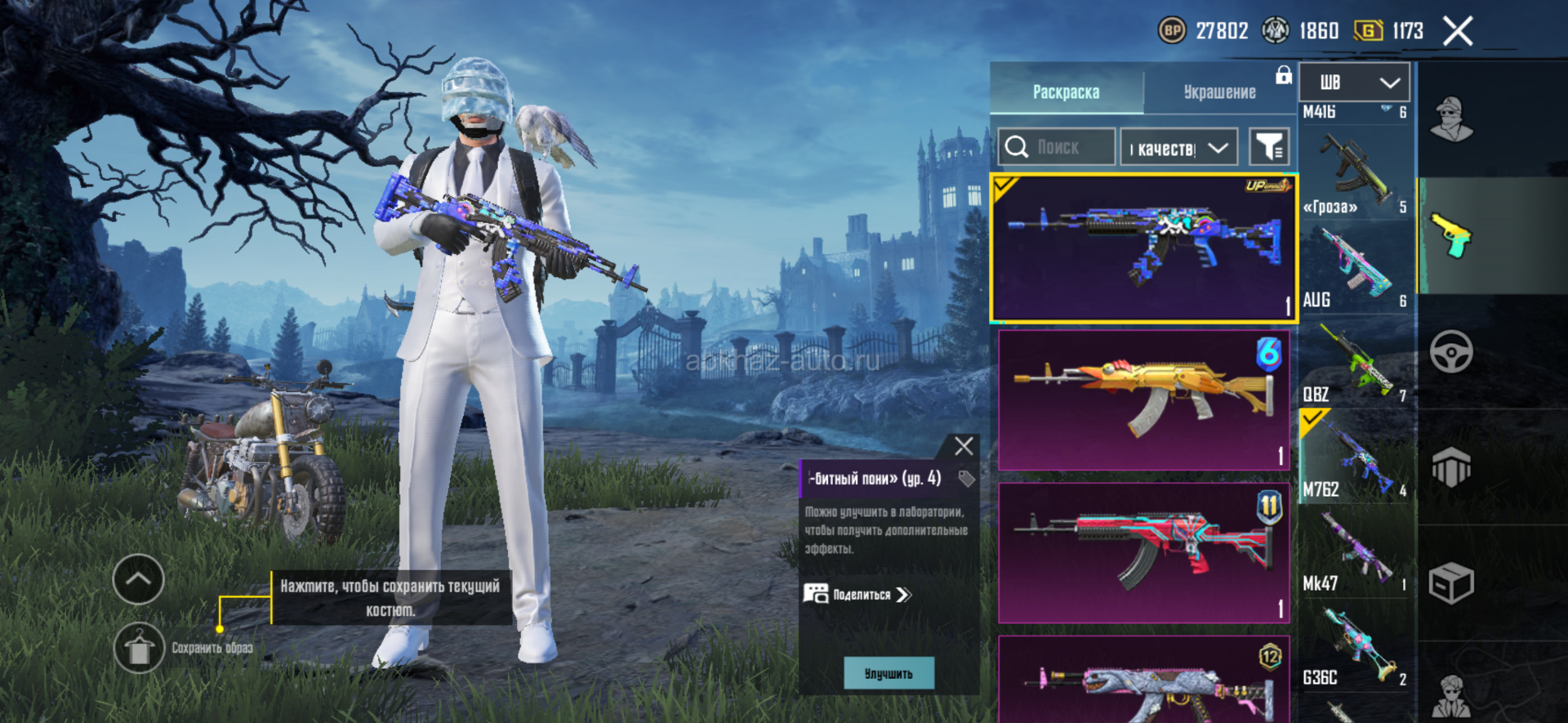
Task: Choose the golden AKM skin card
Action: tap(1143, 399)
